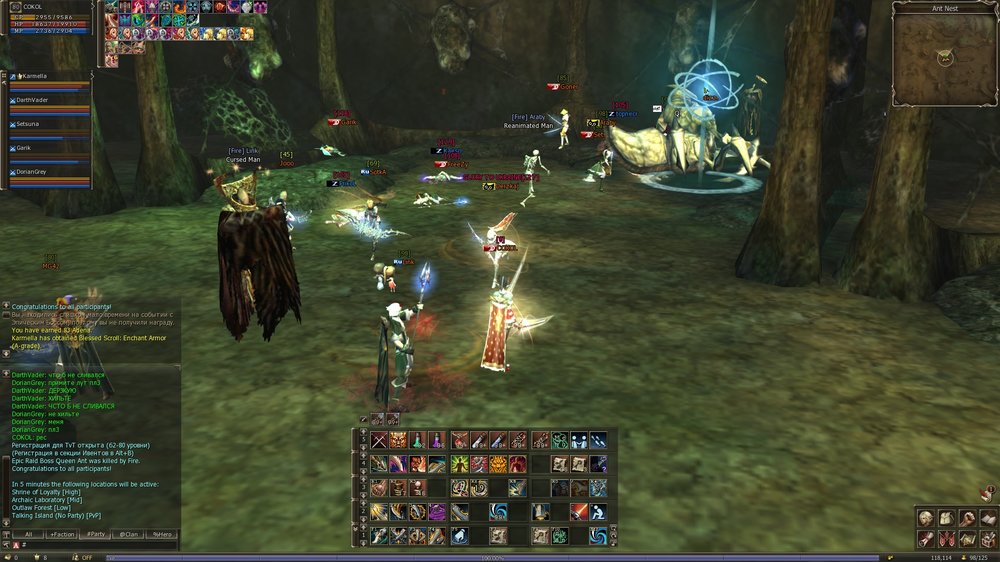Activate the purple swirl skill icon

point(437,512)
